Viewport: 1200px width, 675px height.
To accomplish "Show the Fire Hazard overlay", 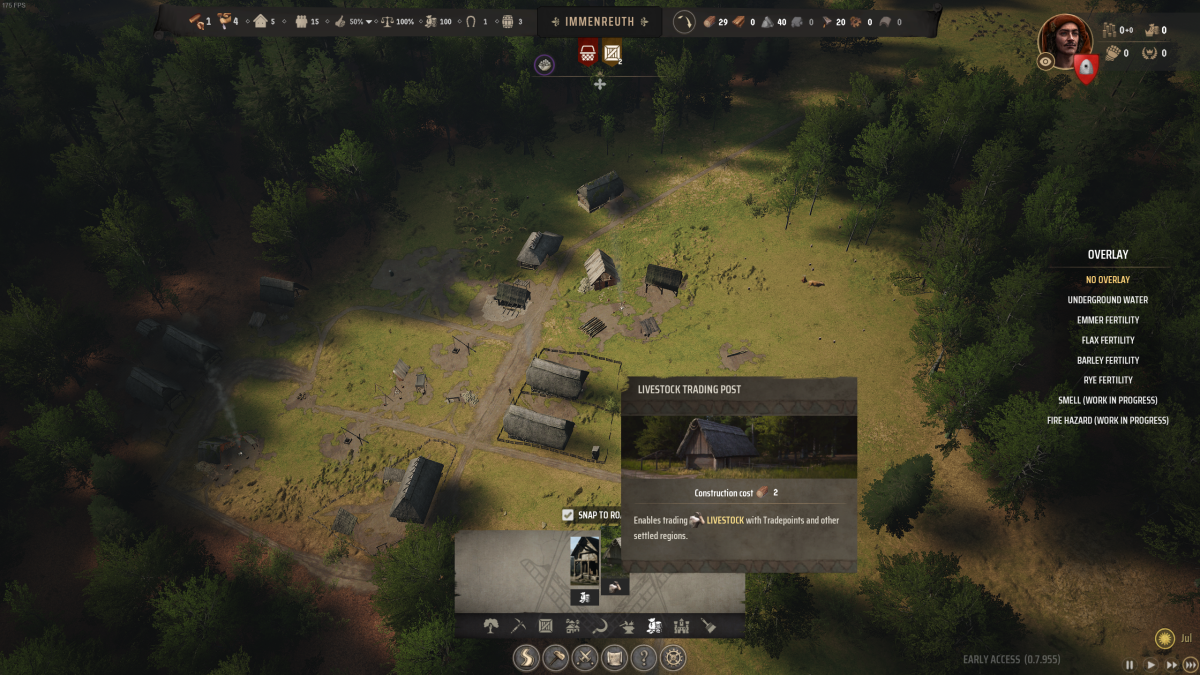I will click(x=1107, y=421).
